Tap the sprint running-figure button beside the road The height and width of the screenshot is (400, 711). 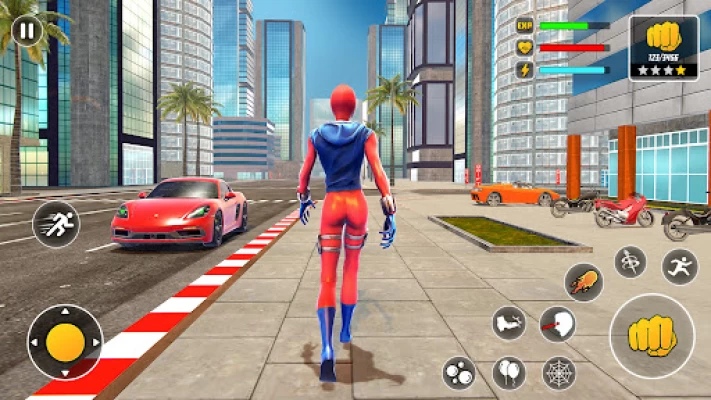coord(55,224)
